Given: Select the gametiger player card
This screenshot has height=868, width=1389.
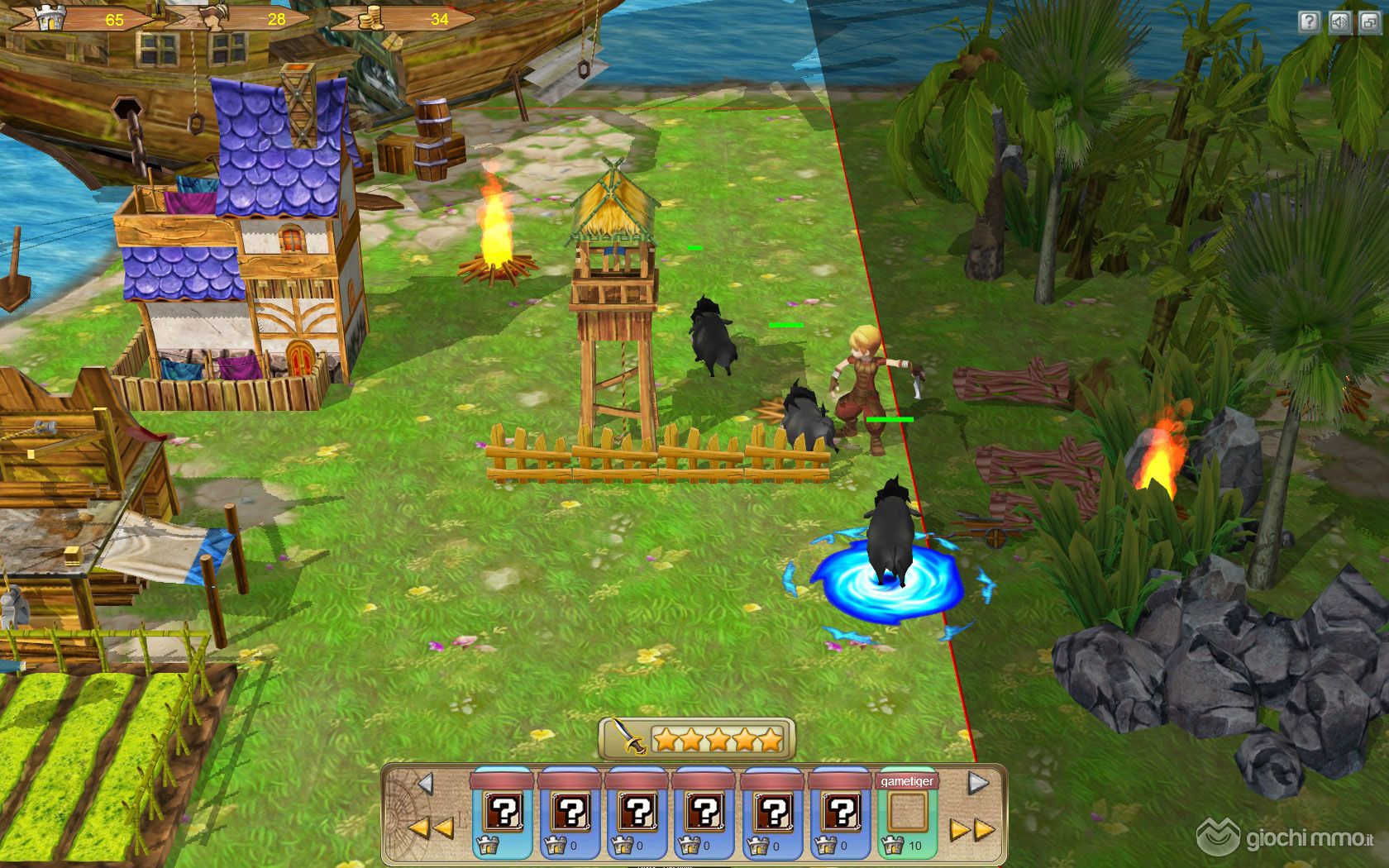Looking at the screenshot, I should [x=907, y=813].
